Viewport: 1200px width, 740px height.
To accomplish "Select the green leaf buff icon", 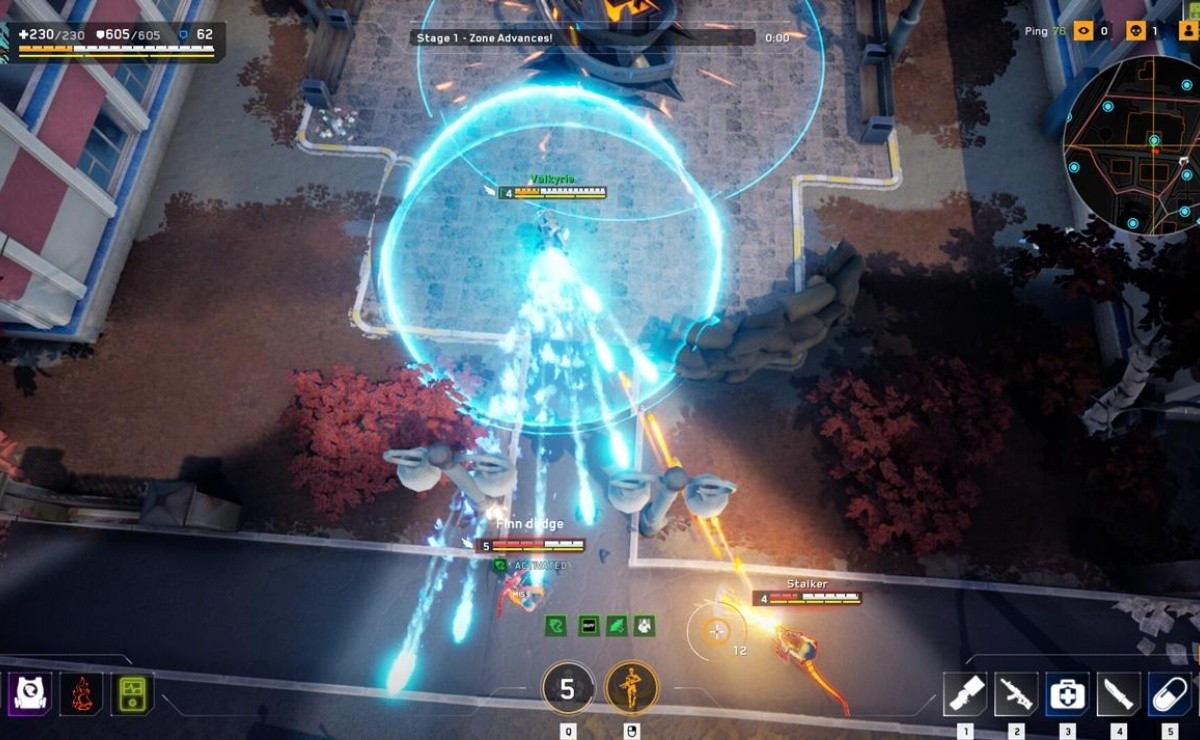I will pyautogui.click(x=616, y=626).
